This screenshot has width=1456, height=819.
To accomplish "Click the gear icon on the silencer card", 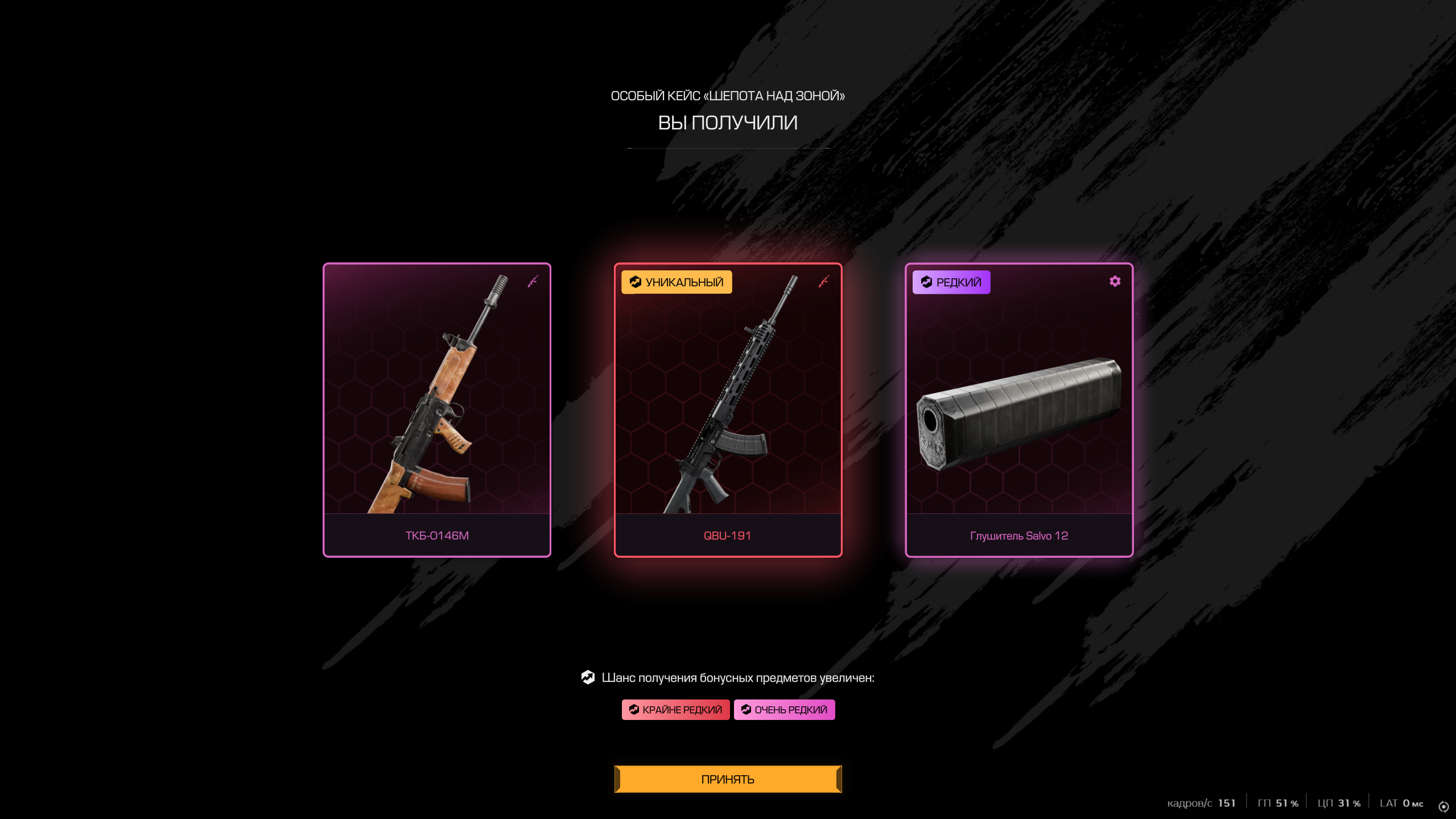I will pyautogui.click(x=1115, y=281).
